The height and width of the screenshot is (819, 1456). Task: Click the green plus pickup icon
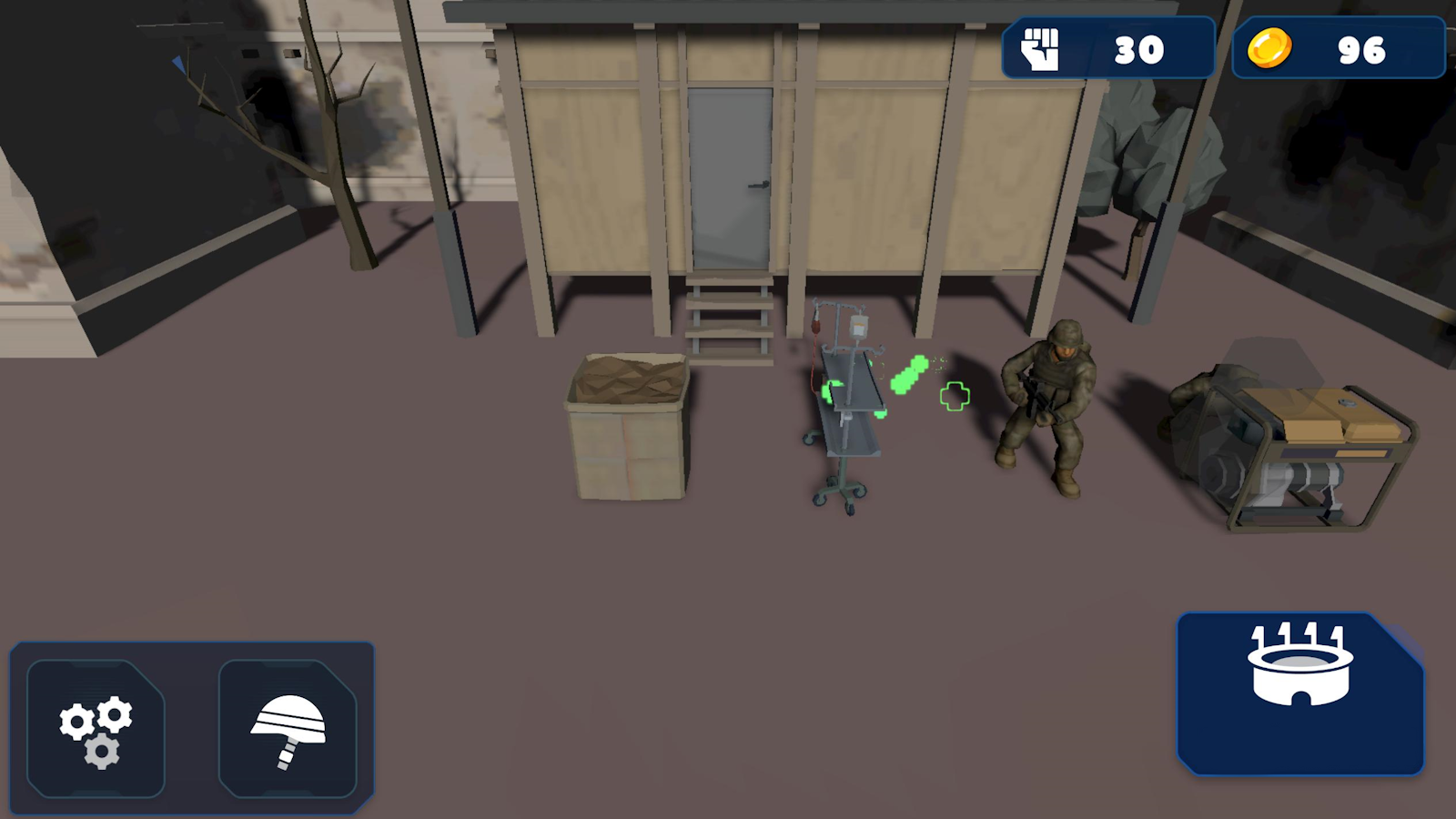pos(955,395)
